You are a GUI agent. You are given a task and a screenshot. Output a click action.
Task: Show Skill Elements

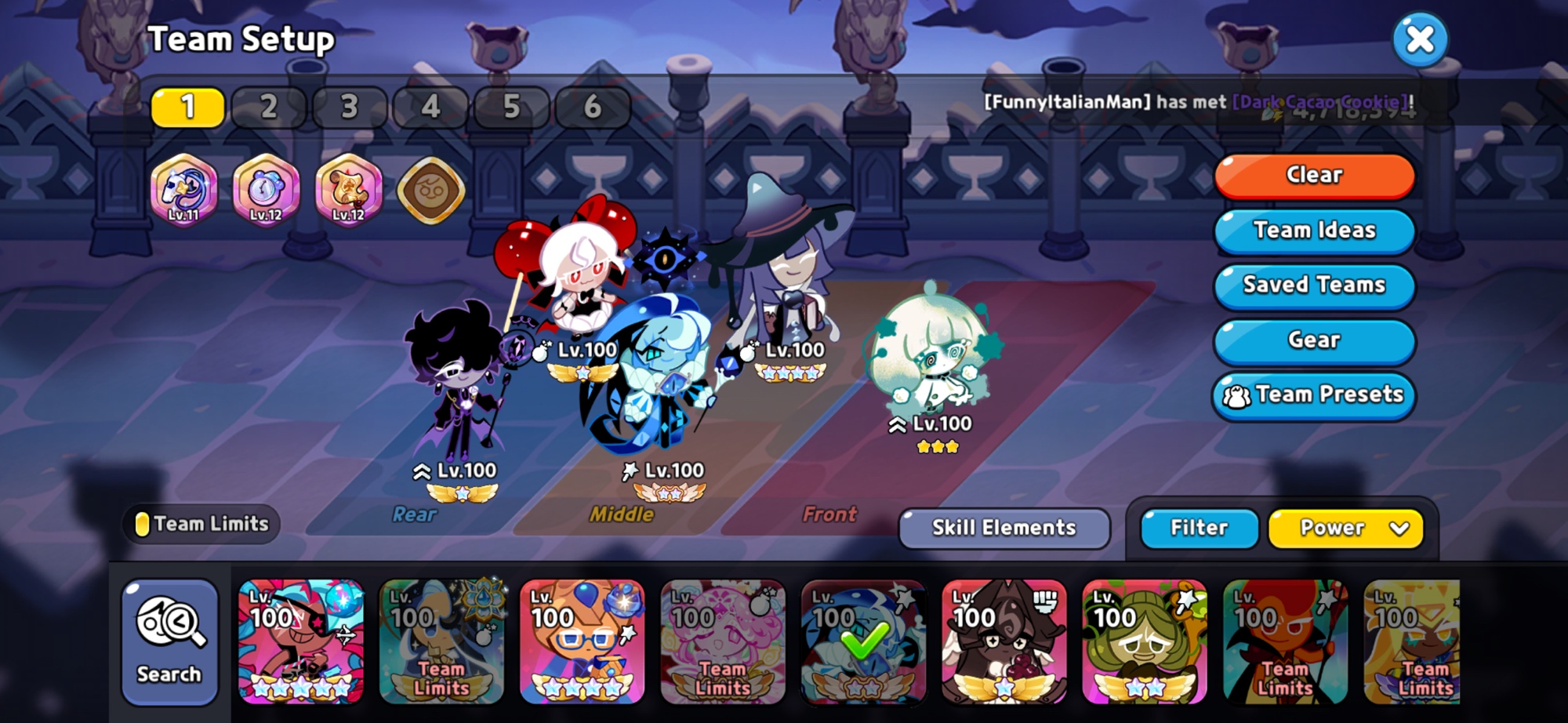coord(1004,528)
